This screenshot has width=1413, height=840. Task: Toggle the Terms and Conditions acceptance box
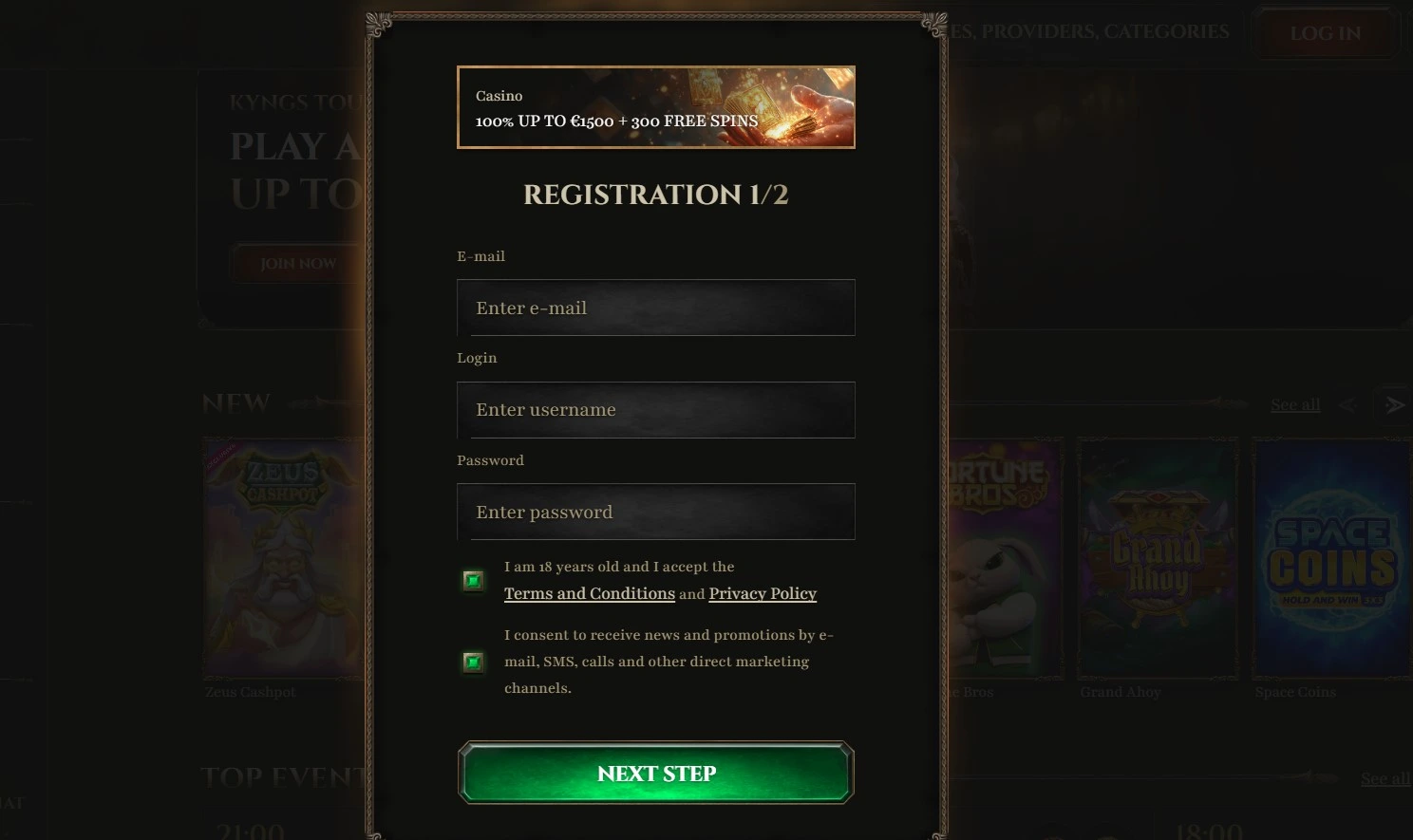click(473, 579)
